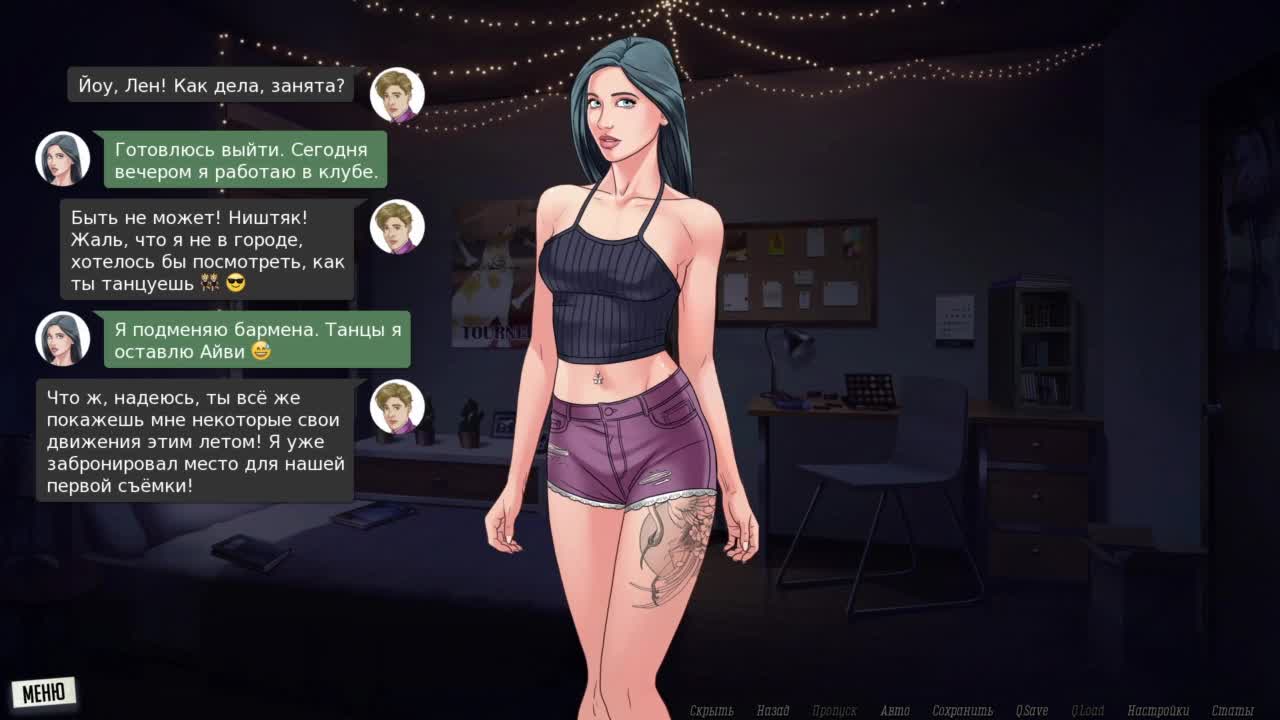Open Настройки settings

coord(1158,711)
